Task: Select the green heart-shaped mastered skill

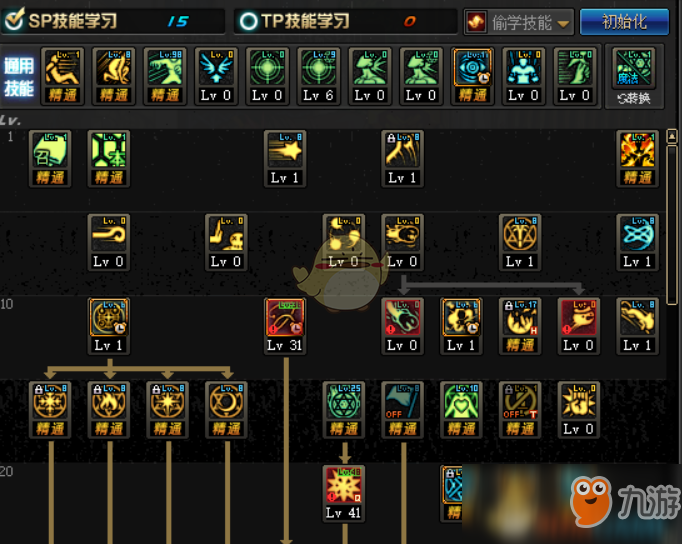Action: (461, 402)
